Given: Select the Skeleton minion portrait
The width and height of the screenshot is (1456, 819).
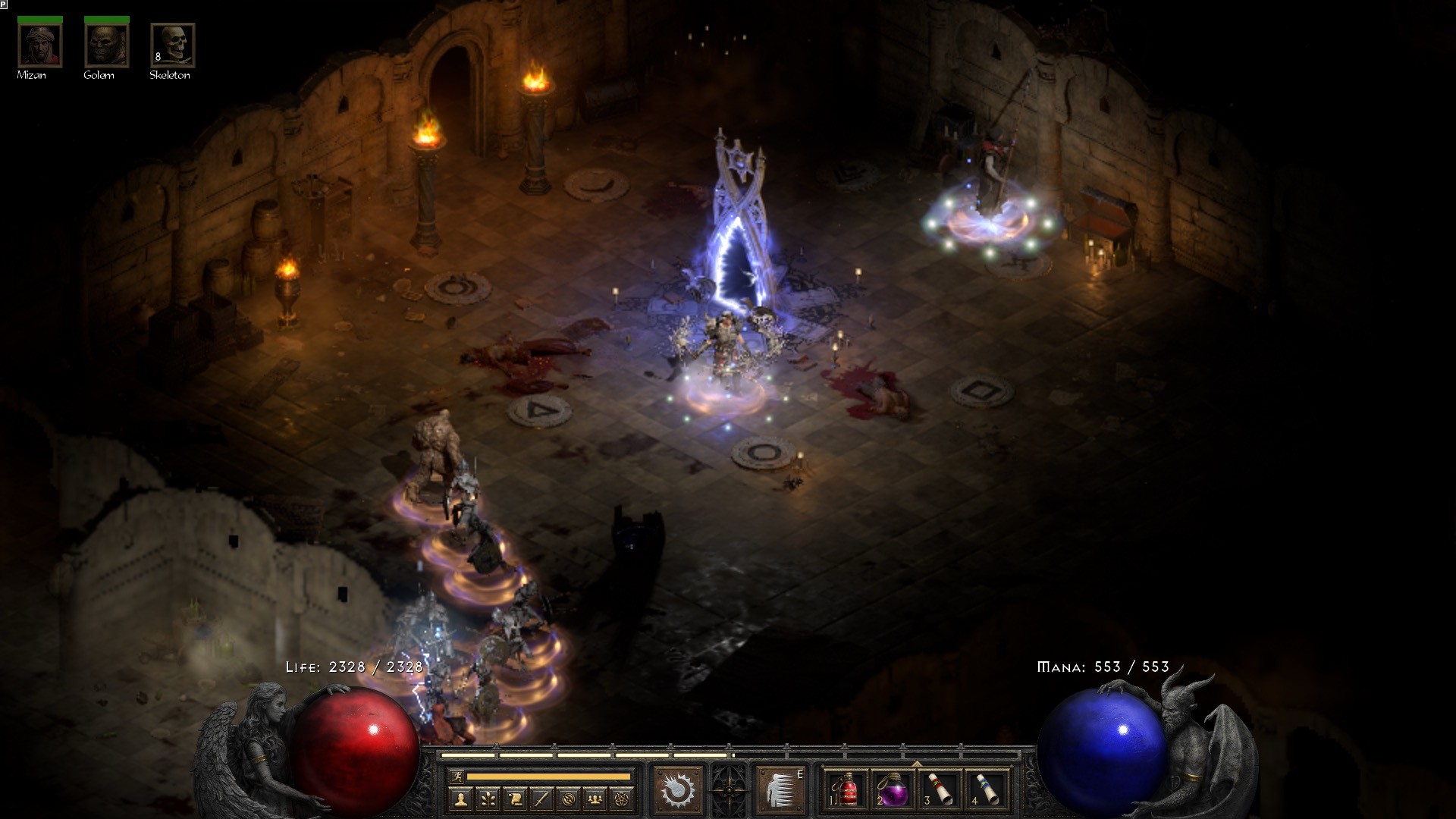Looking at the screenshot, I should [x=173, y=45].
